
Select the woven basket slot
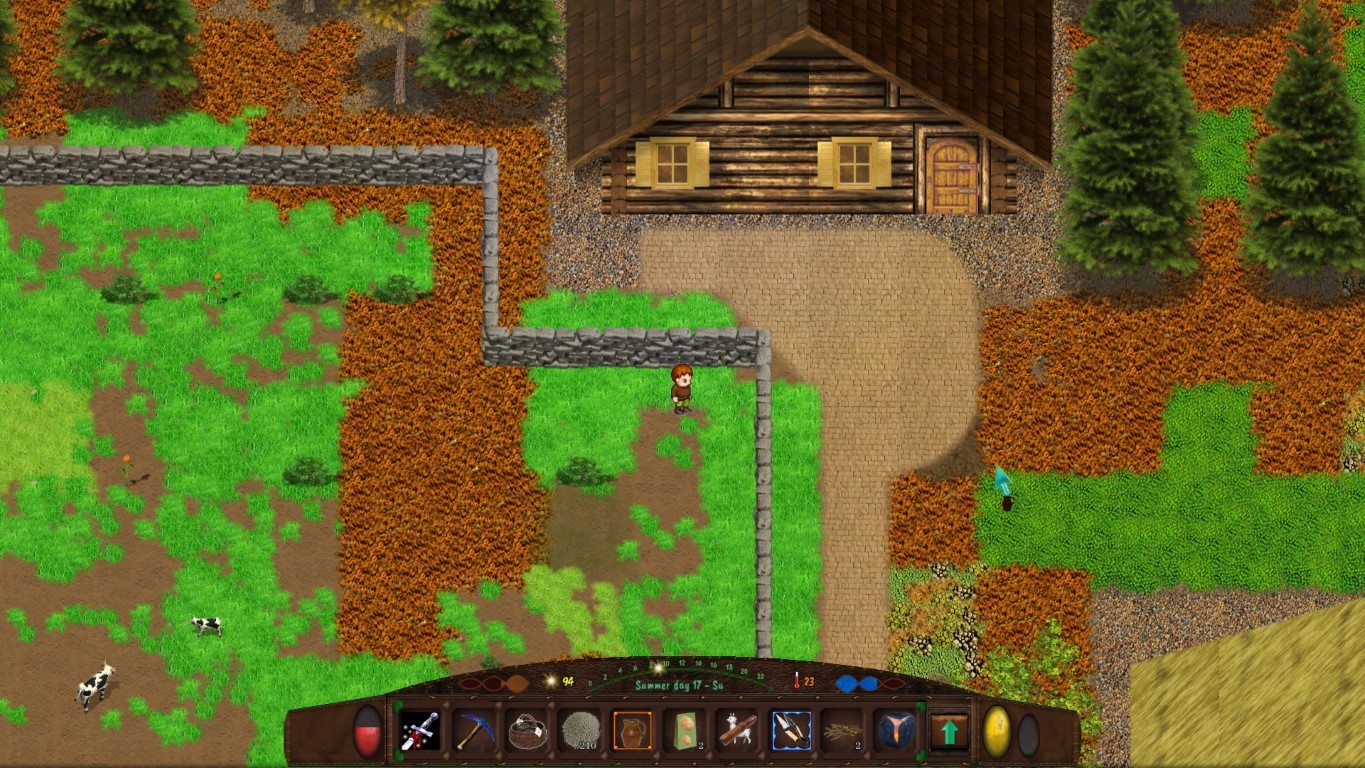point(527,731)
